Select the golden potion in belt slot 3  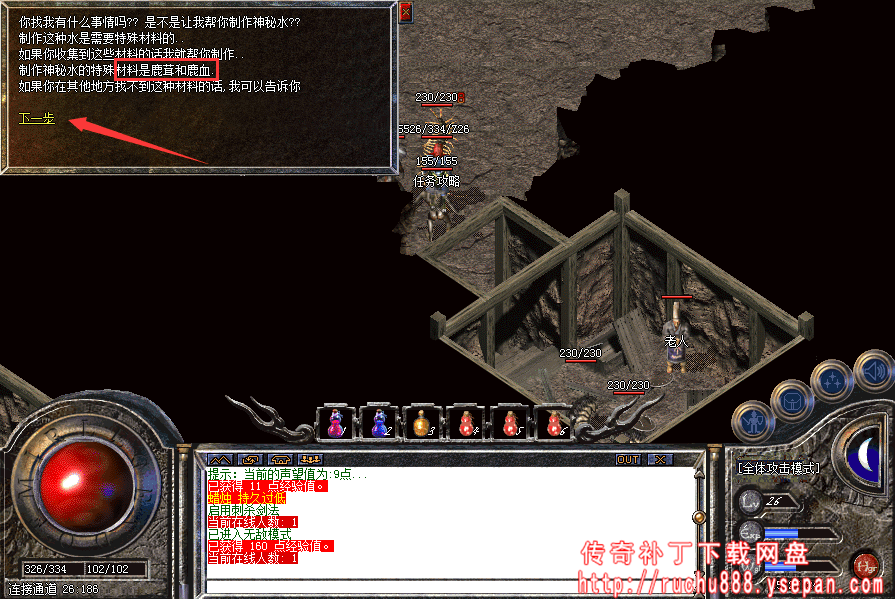click(x=422, y=424)
